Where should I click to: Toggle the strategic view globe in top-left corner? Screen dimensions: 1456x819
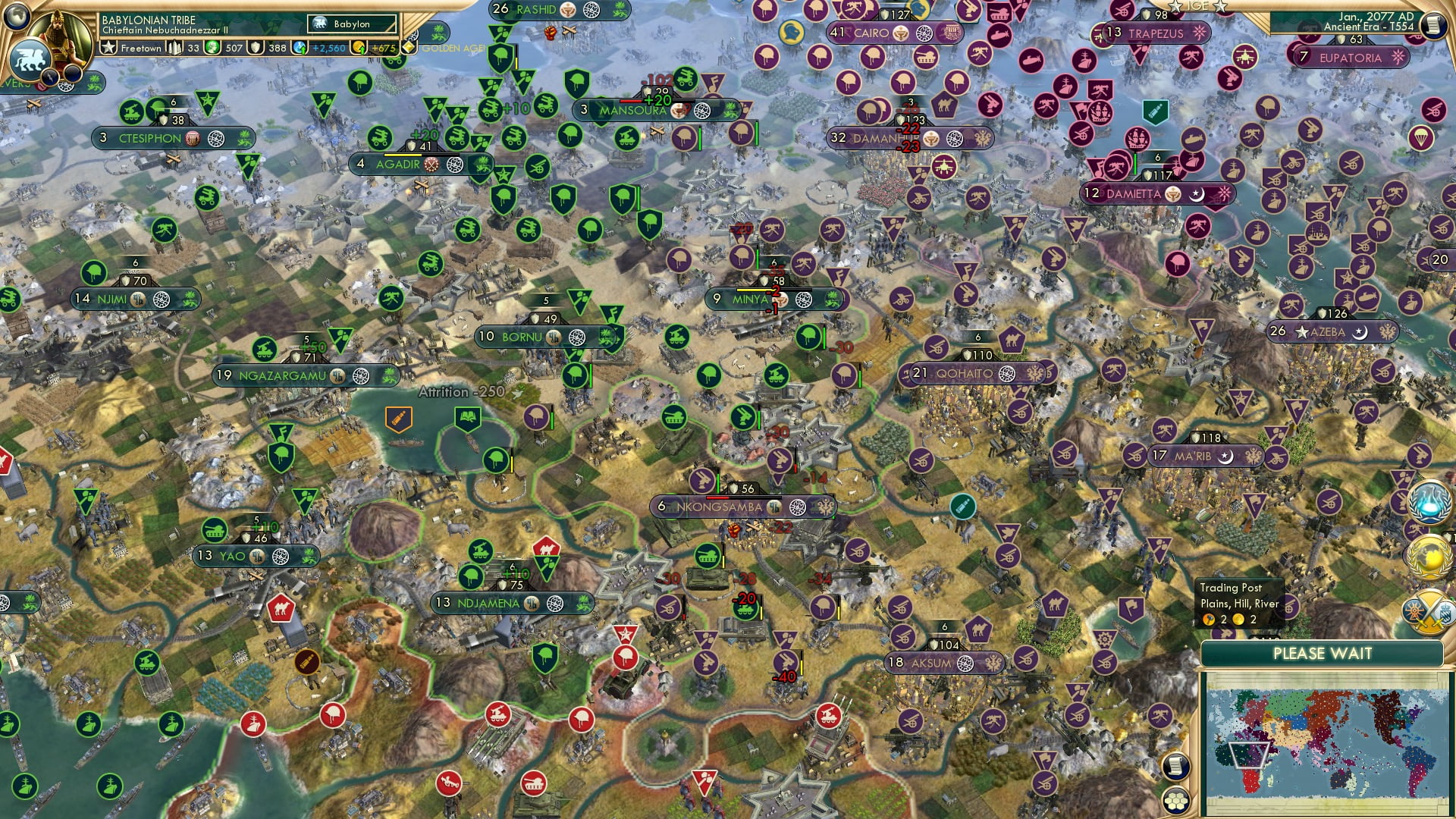click(15, 17)
